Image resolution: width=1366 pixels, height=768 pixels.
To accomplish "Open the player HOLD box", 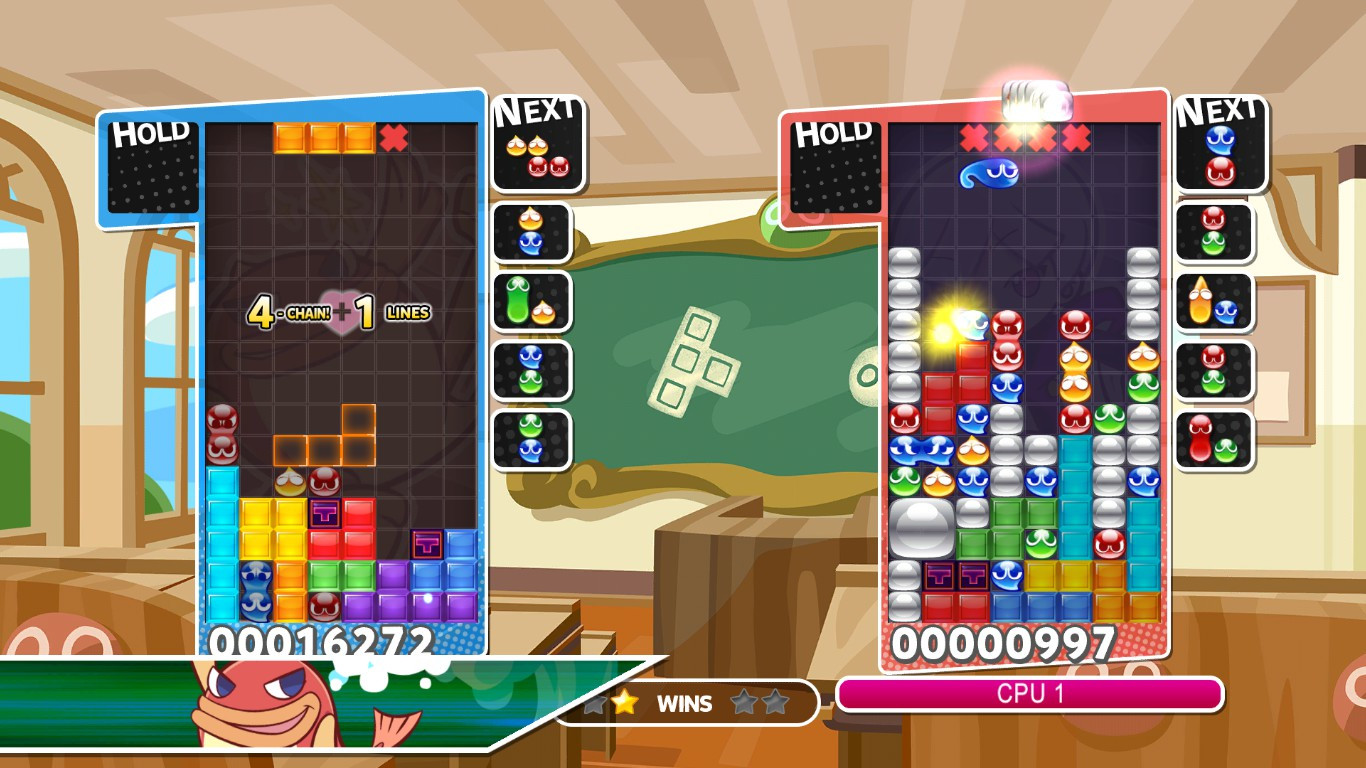I will pyautogui.click(x=152, y=170).
